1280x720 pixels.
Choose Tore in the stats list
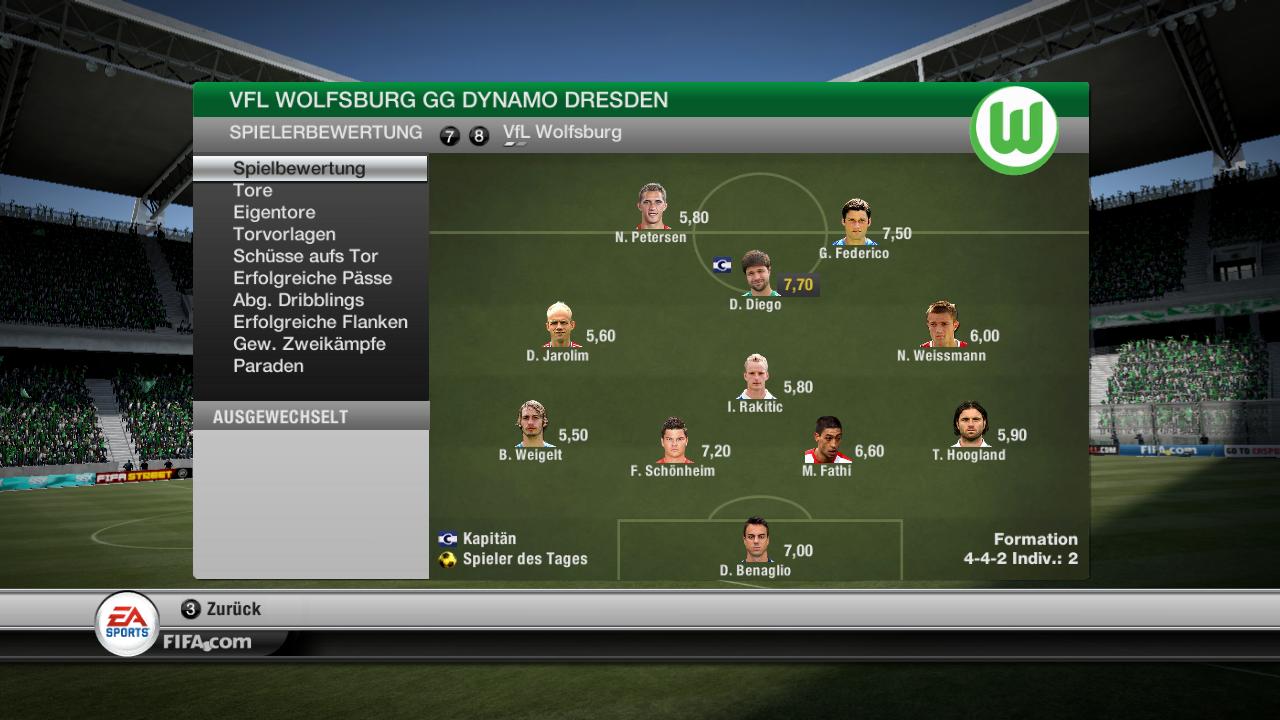[252, 190]
